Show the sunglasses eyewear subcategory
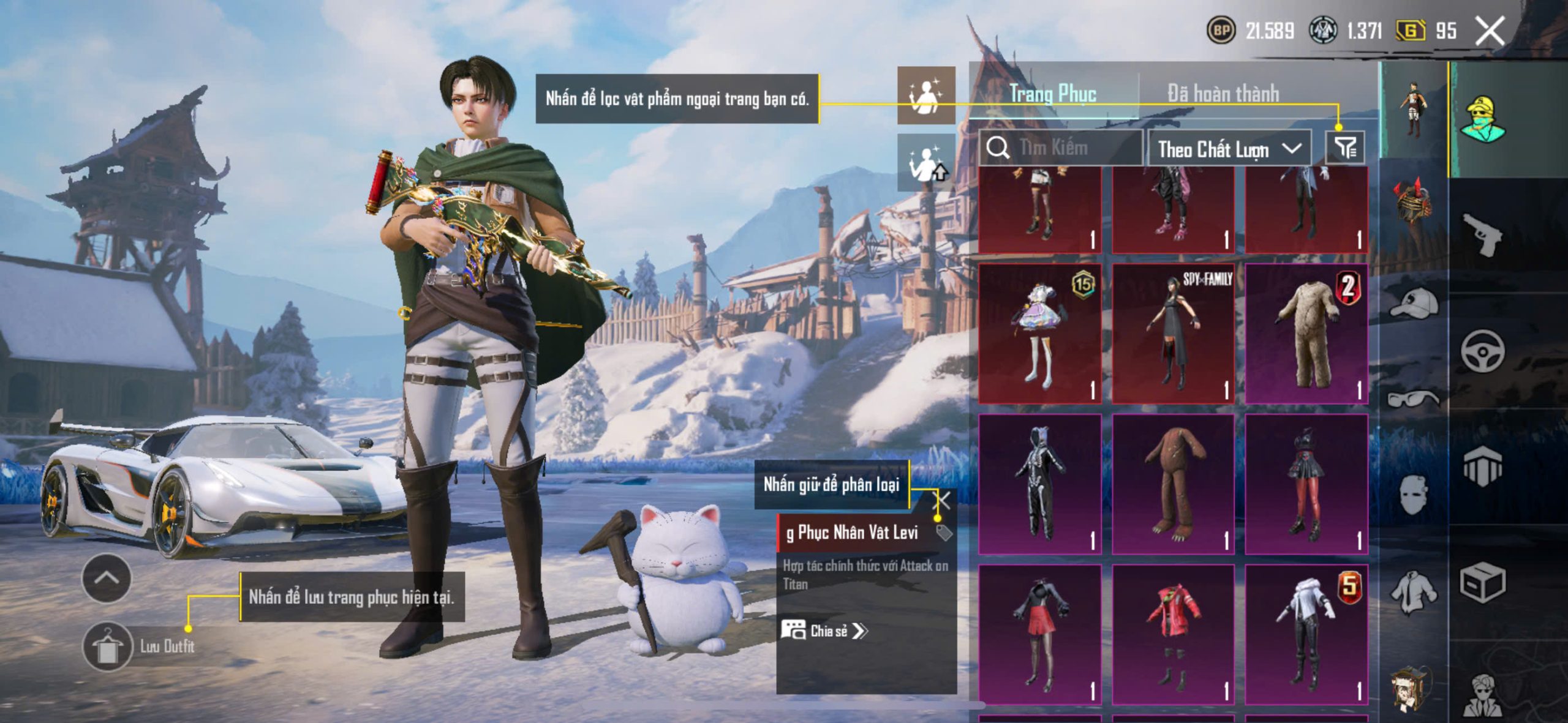 1414,399
